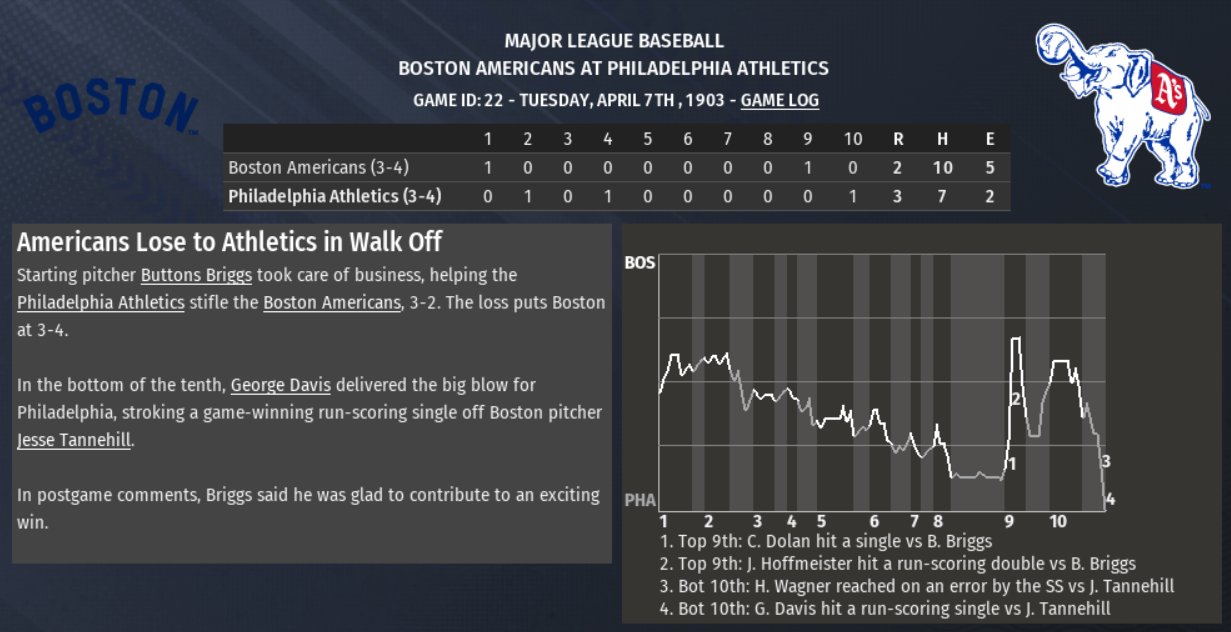Follow the Boston Americans team link
This screenshot has height=632, width=1231.
click(331, 302)
